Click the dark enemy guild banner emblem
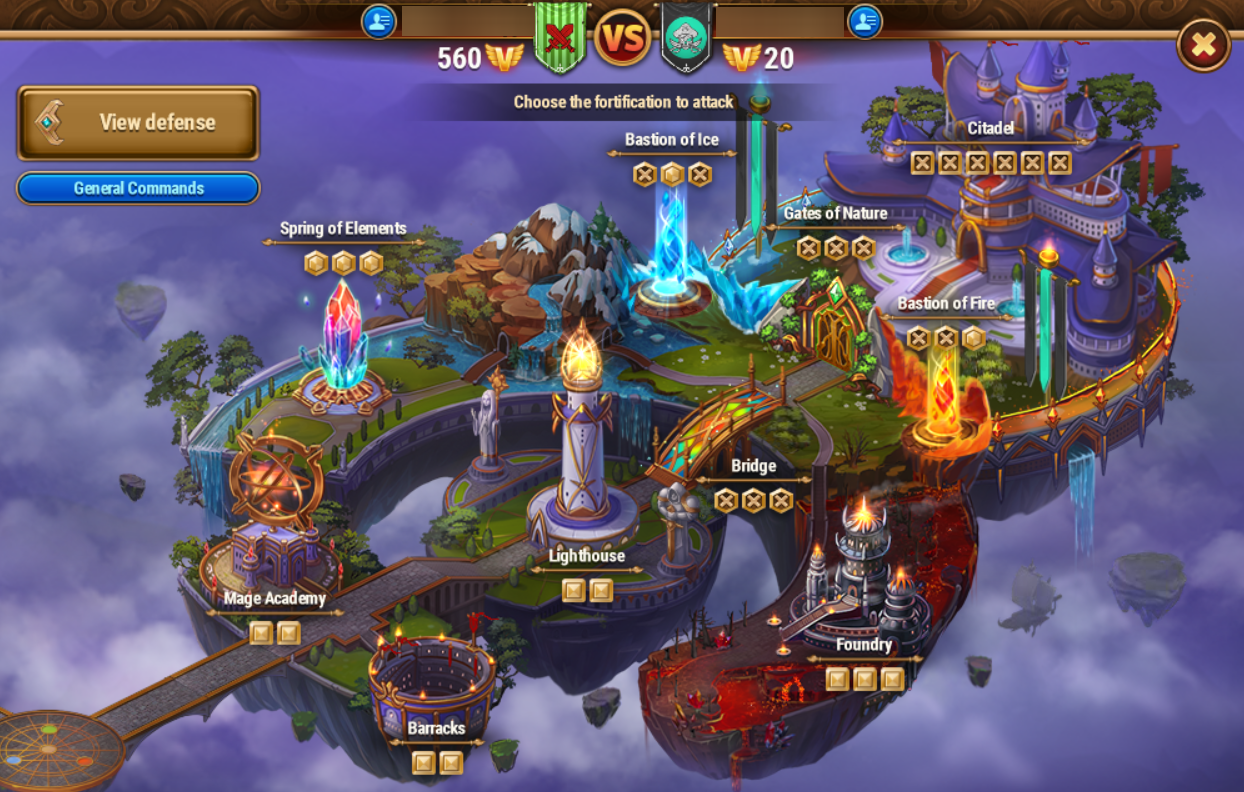Screen dimensions: 1244x792 pos(687,38)
